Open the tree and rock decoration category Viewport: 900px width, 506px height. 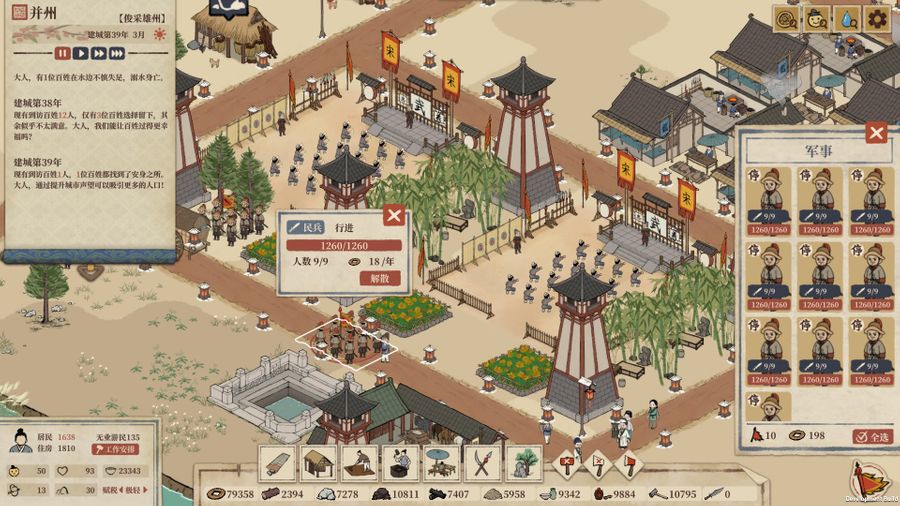522,464
